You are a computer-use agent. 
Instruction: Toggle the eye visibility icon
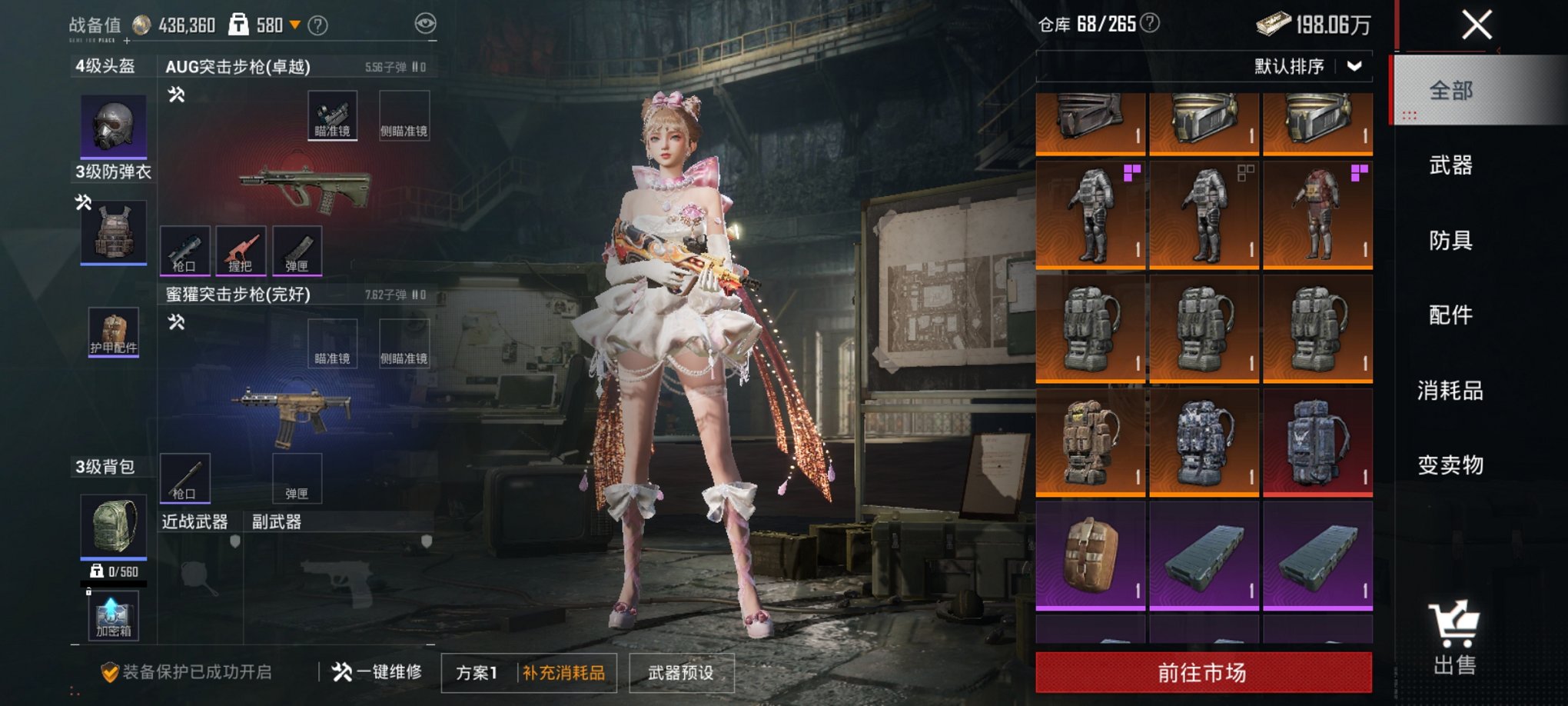coord(425,24)
